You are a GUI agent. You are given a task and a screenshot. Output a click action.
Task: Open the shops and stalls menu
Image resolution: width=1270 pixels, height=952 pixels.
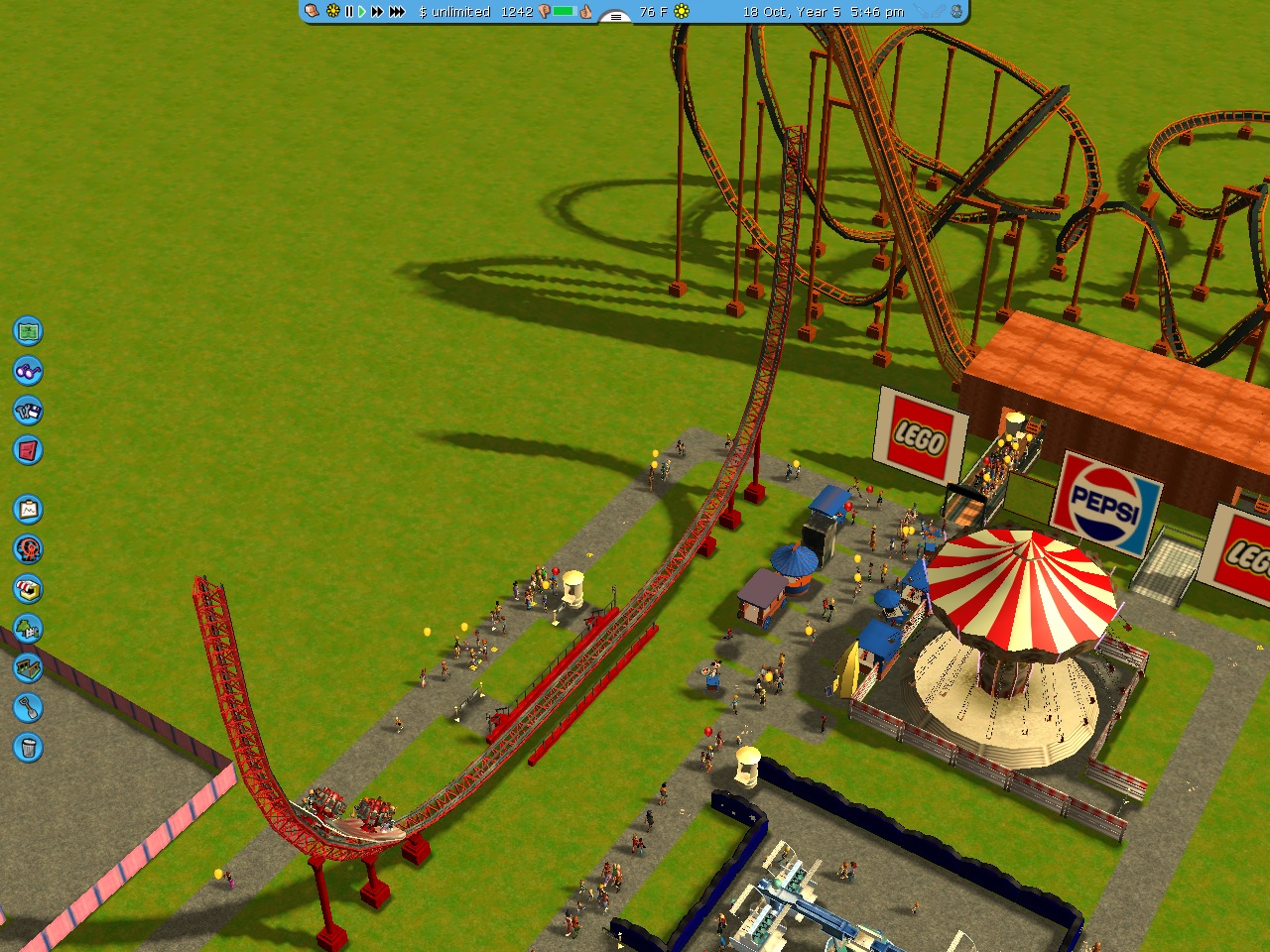[x=28, y=589]
